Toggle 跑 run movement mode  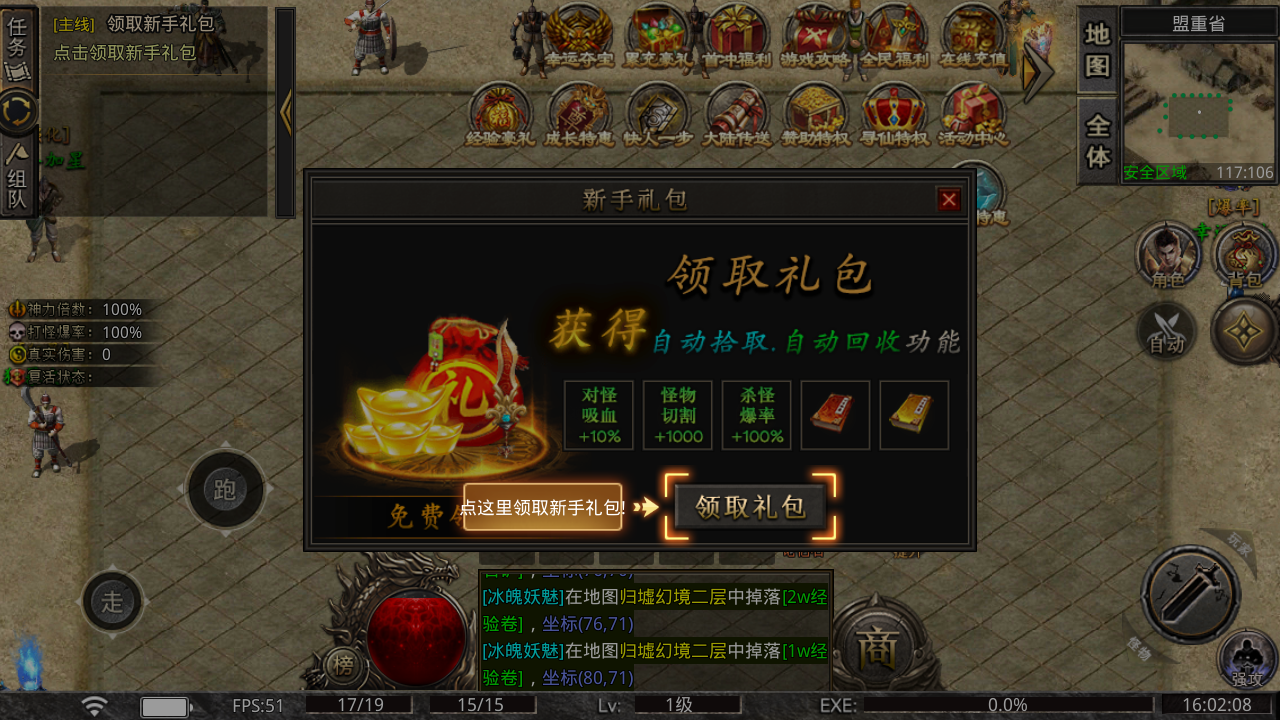click(x=225, y=490)
